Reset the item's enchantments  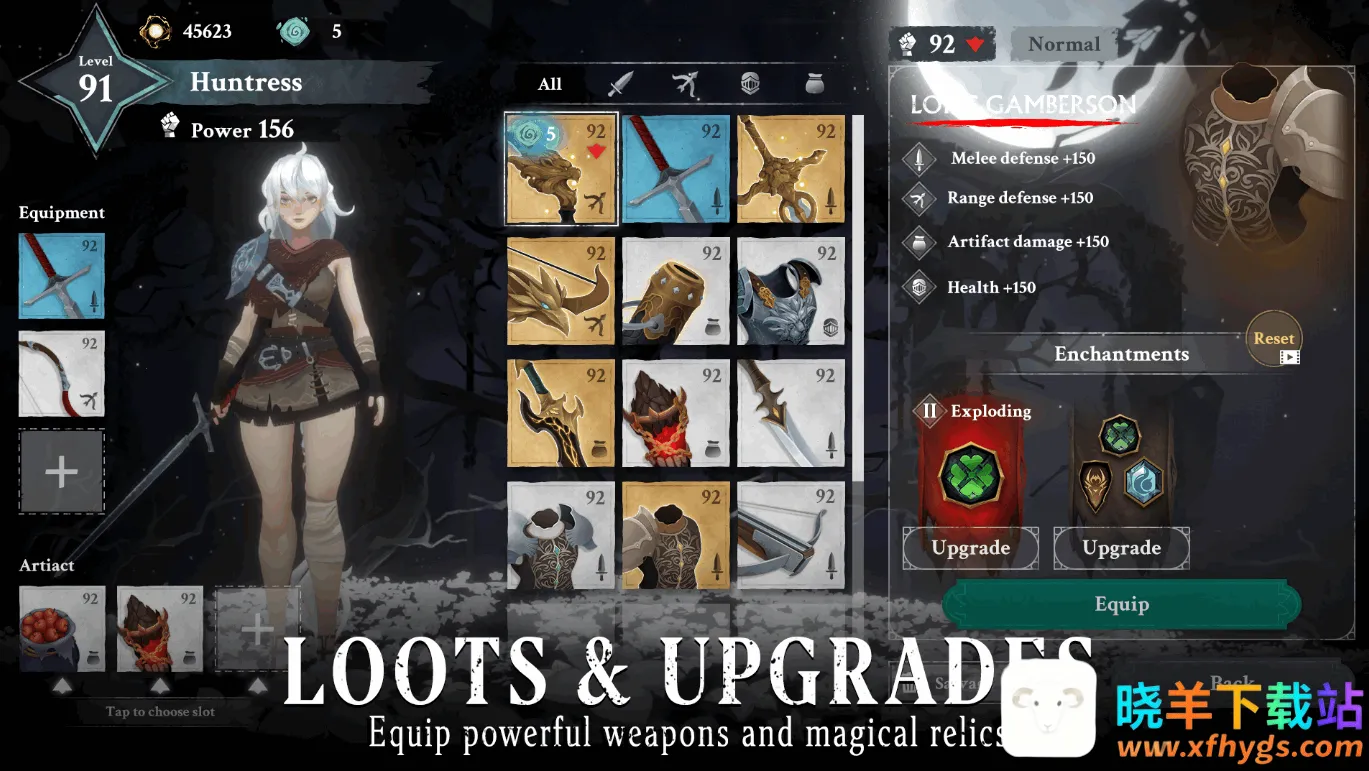[1274, 340]
